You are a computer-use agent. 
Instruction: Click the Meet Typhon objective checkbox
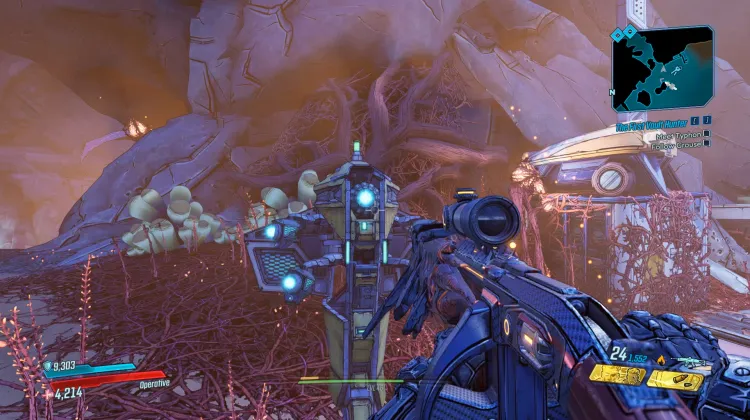707,134
